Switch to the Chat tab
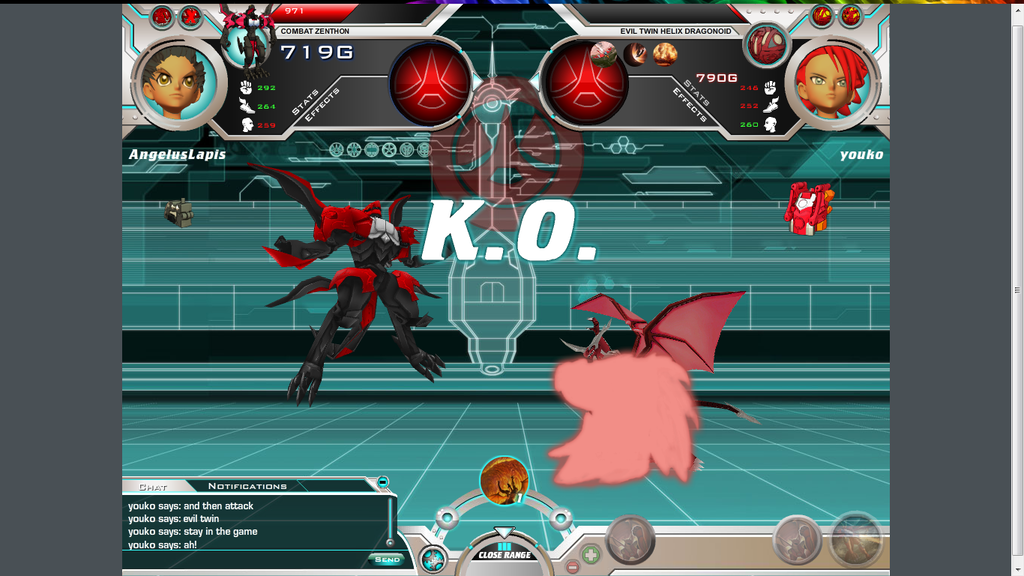The image size is (1024, 576). coord(153,487)
